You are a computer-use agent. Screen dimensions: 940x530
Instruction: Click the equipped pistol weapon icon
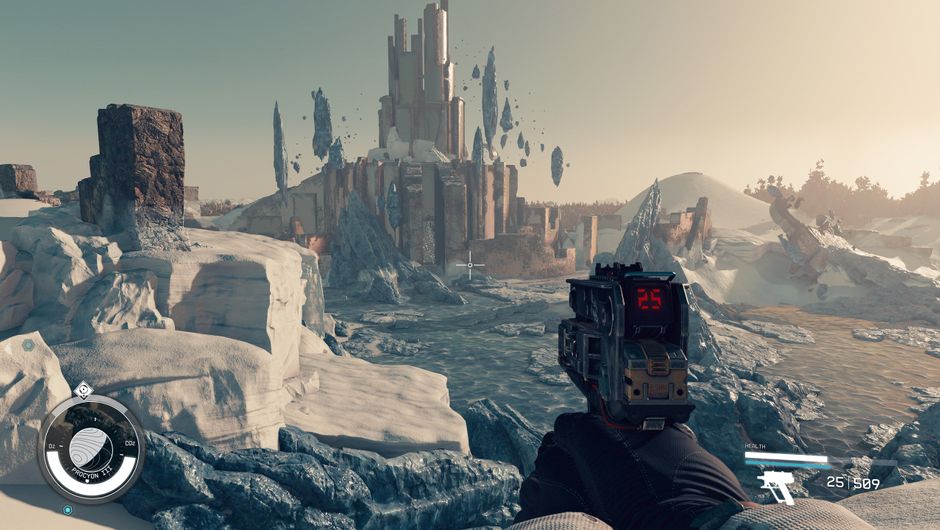776,486
